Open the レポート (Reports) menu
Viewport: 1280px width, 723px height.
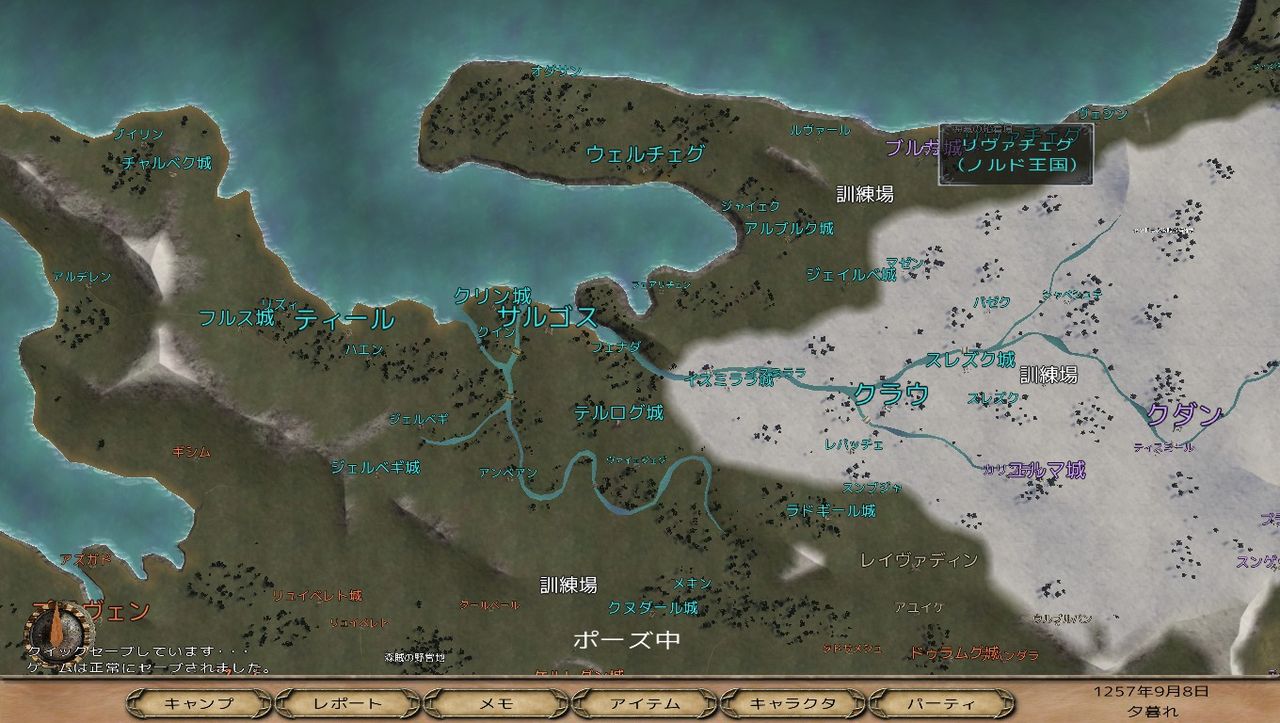point(347,702)
